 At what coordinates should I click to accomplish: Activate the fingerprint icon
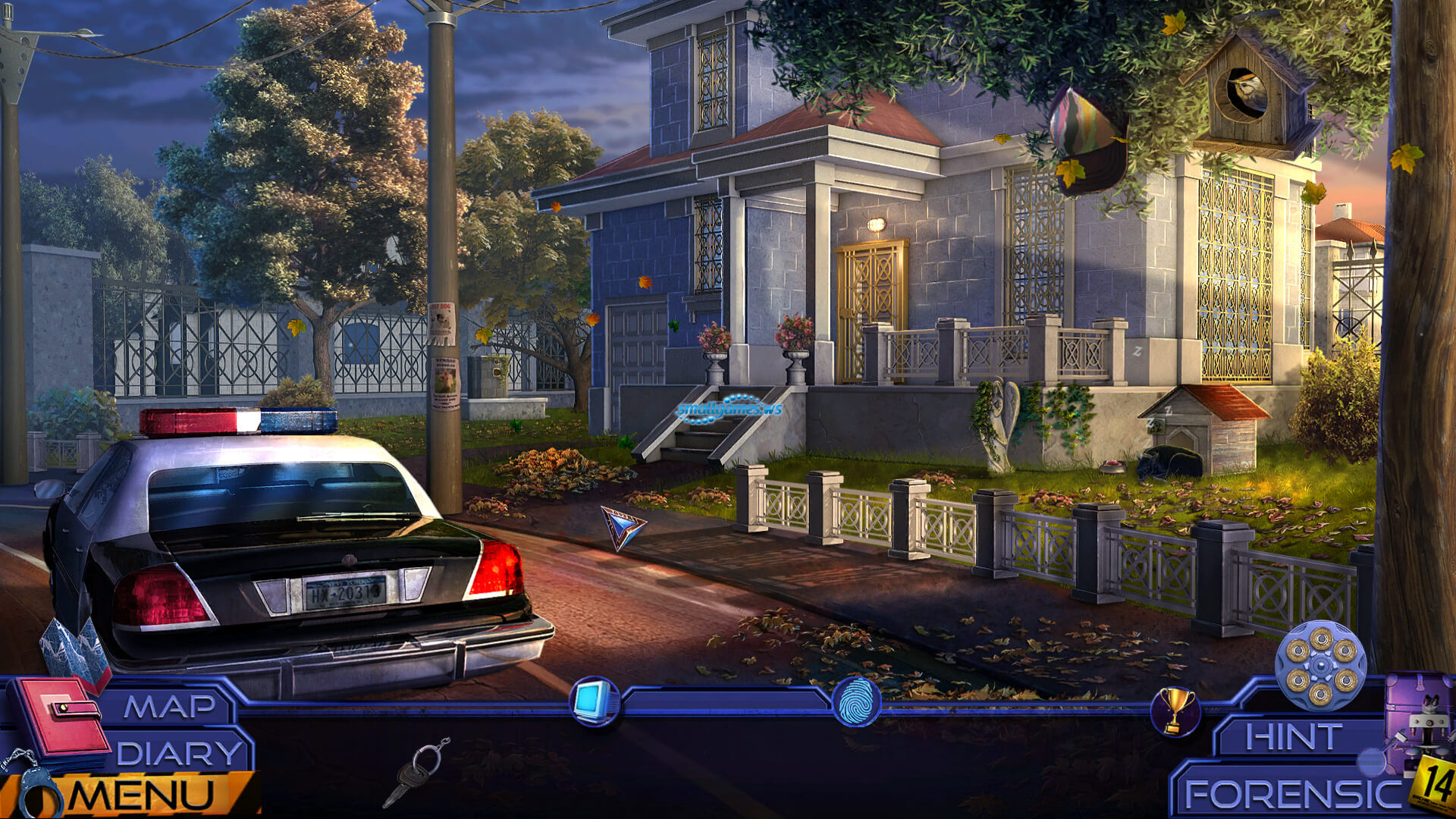coord(857,702)
